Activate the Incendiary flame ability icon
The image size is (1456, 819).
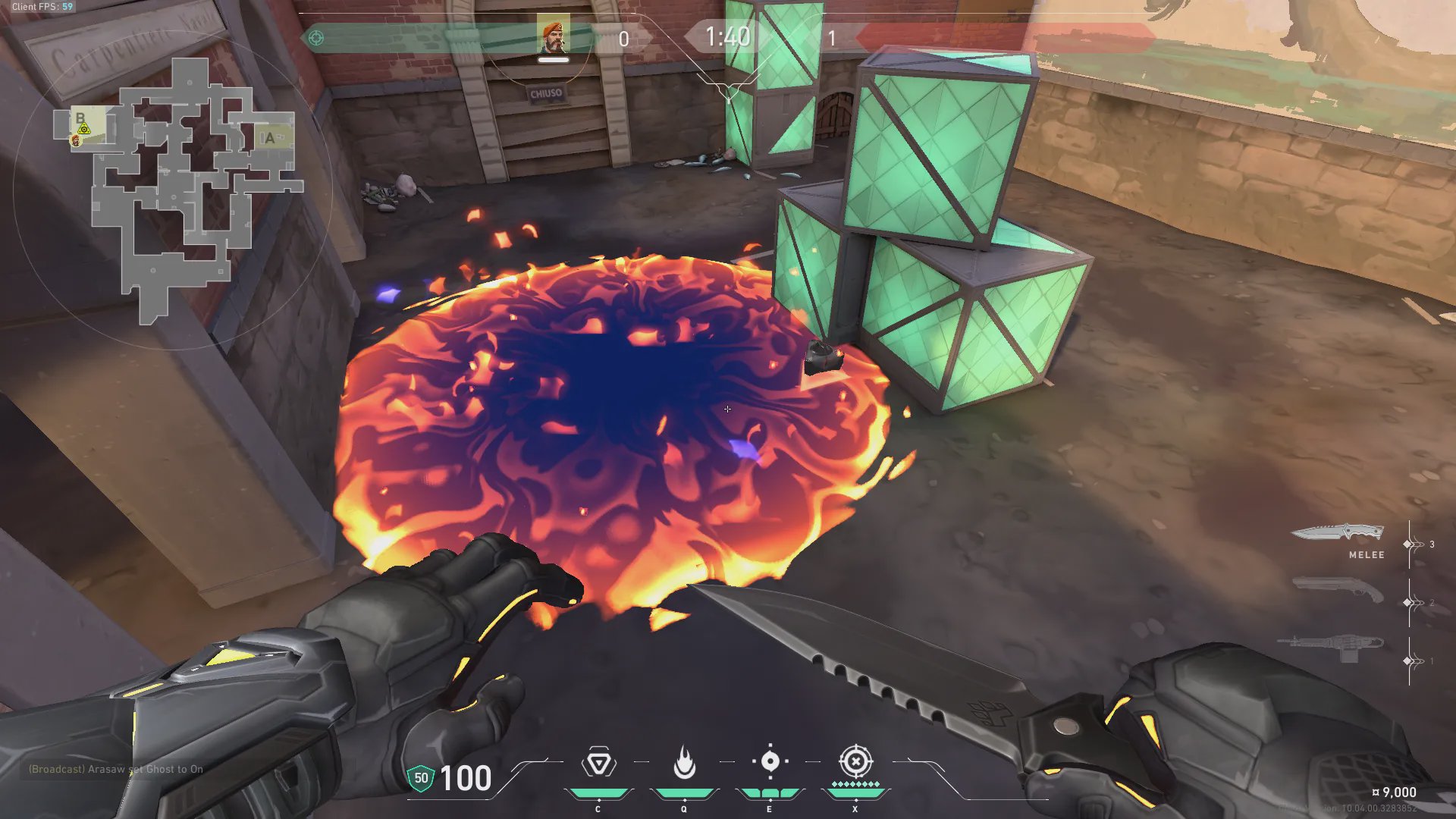[x=684, y=763]
